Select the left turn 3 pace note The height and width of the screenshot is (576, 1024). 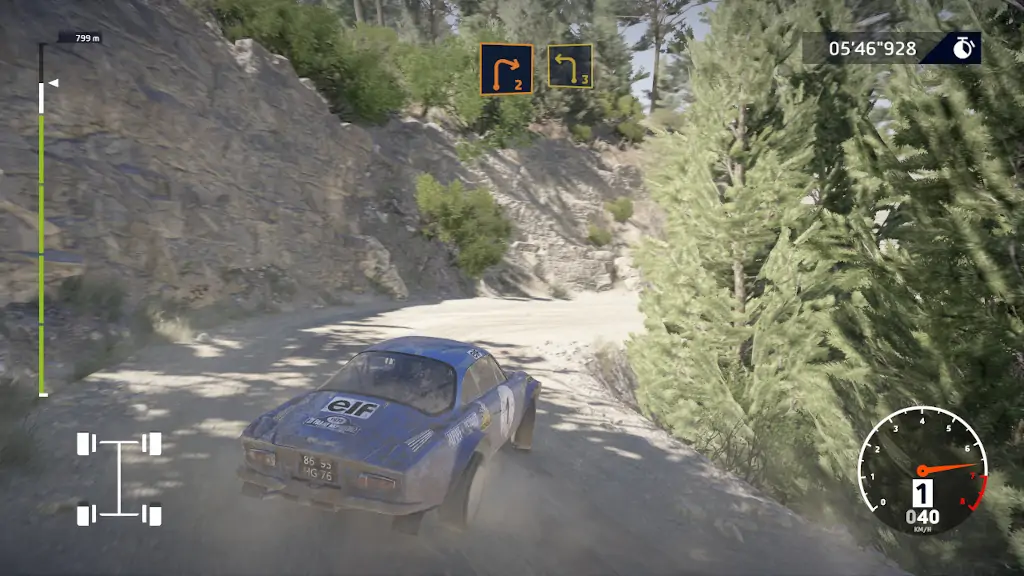pyautogui.click(x=569, y=66)
